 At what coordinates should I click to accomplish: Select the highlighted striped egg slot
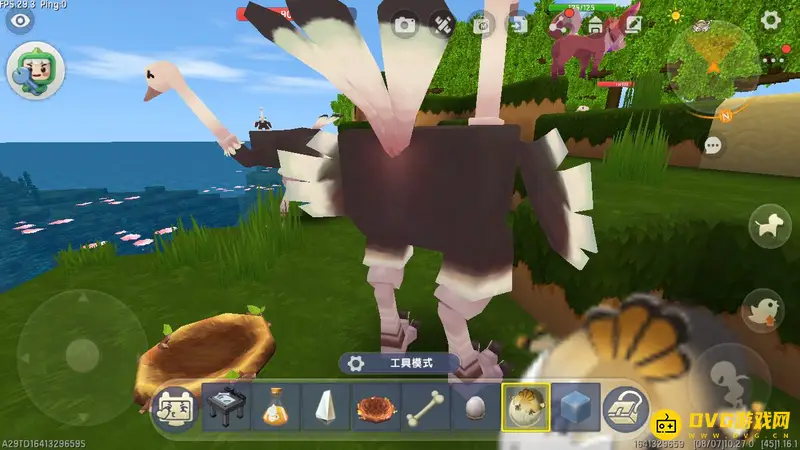point(524,407)
